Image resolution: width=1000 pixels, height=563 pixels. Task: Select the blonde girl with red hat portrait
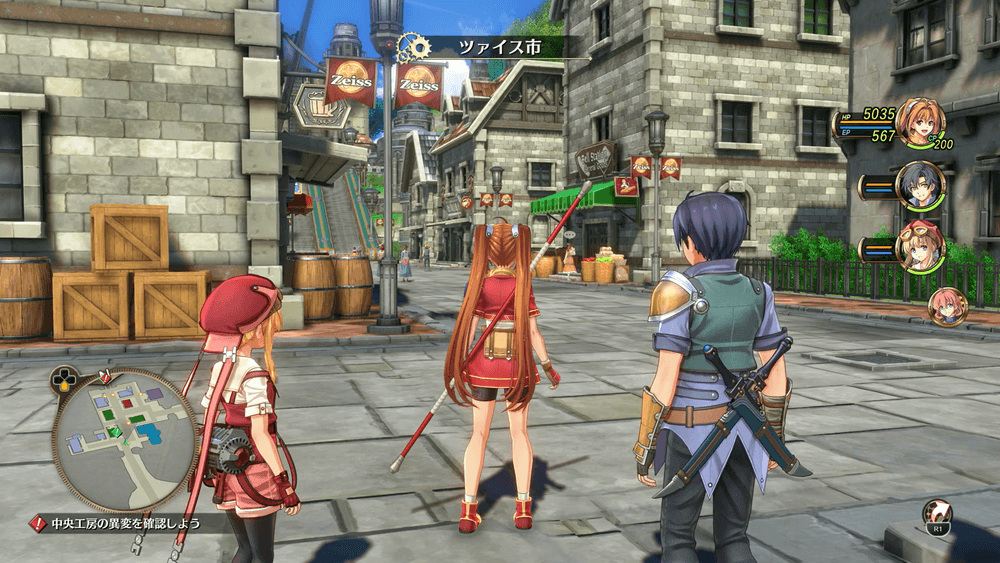(920, 247)
